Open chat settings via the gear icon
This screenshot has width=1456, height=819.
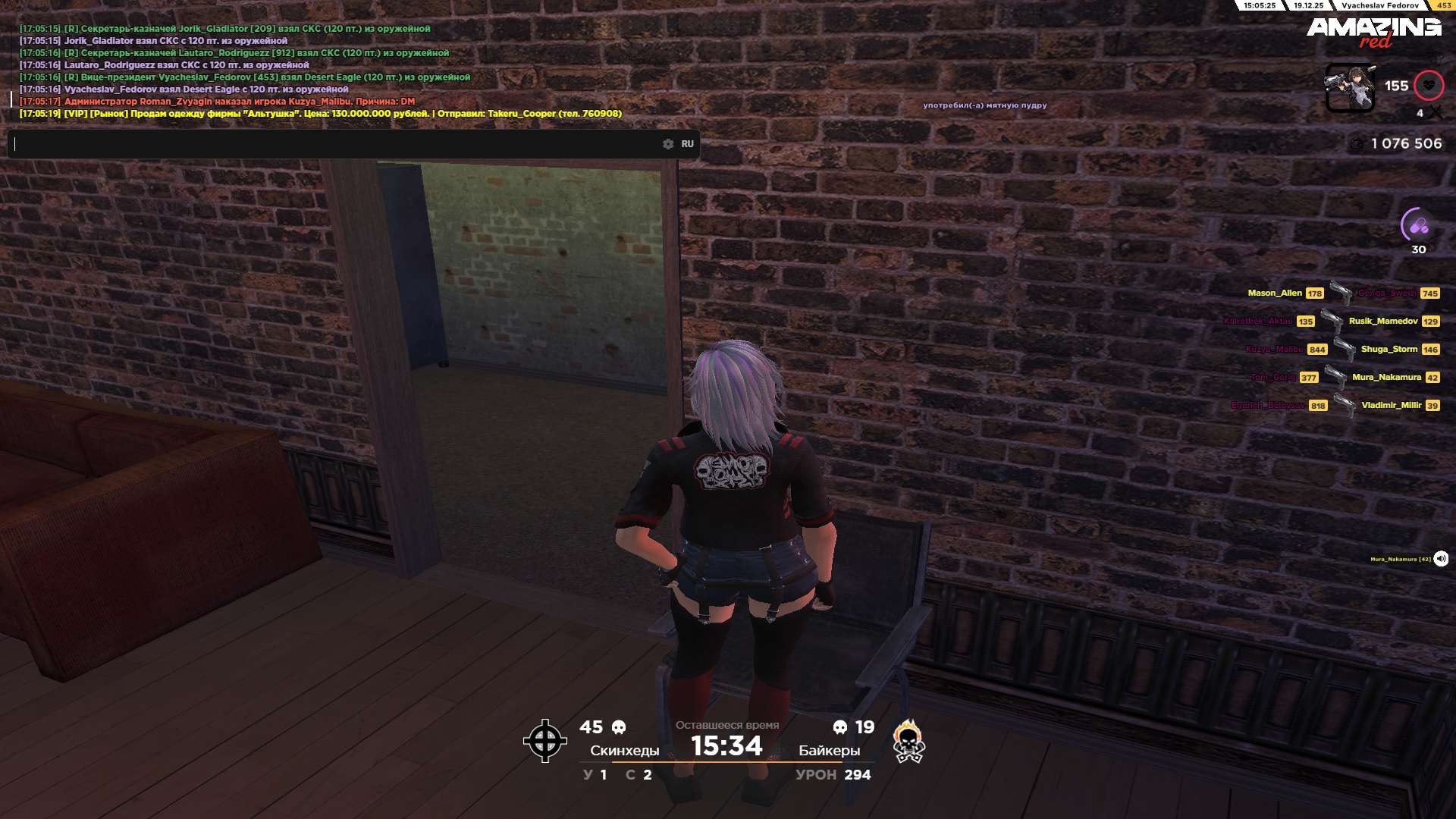coord(668,144)
